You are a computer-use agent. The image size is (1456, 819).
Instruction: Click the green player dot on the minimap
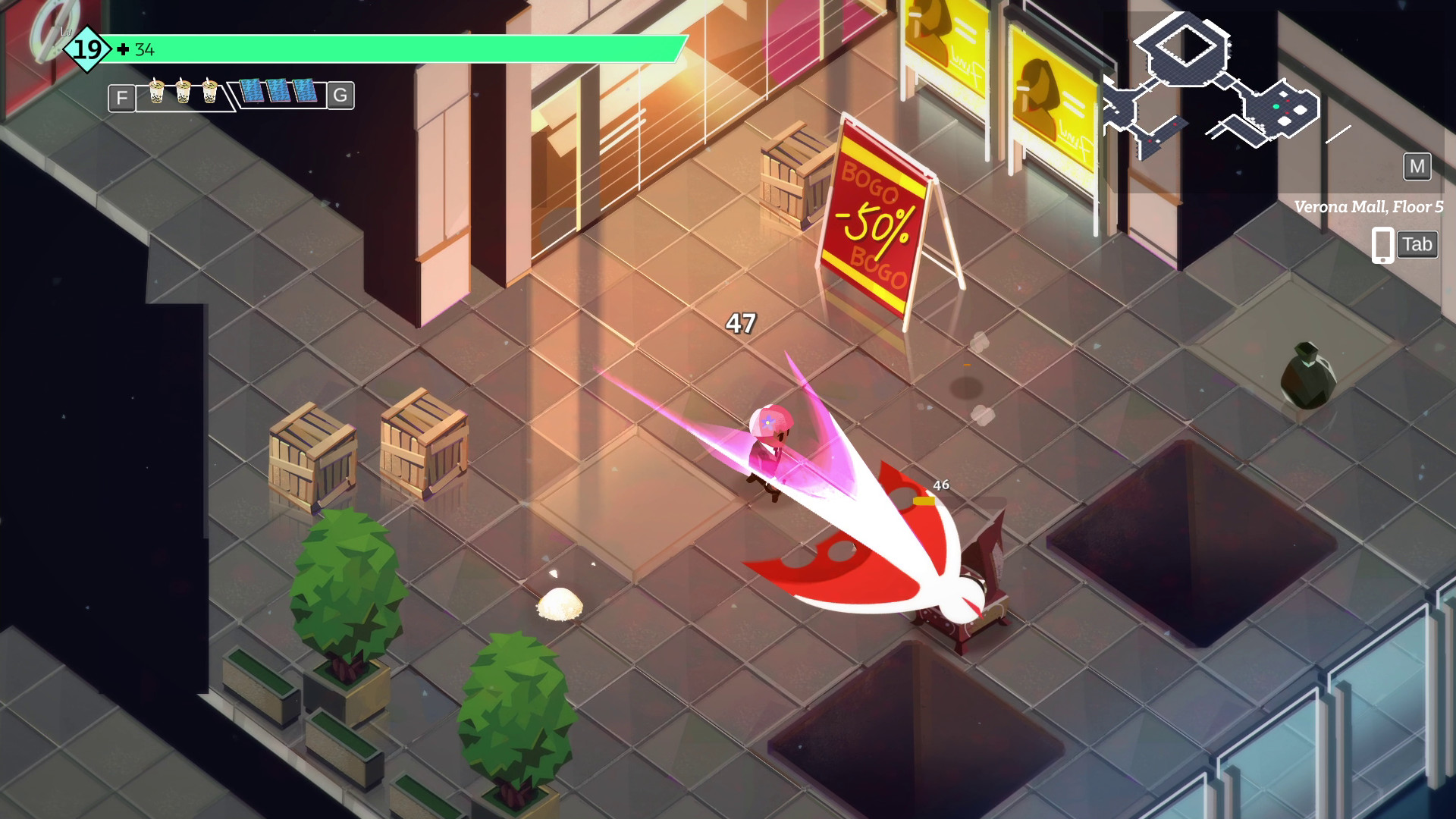point(1278,106)
